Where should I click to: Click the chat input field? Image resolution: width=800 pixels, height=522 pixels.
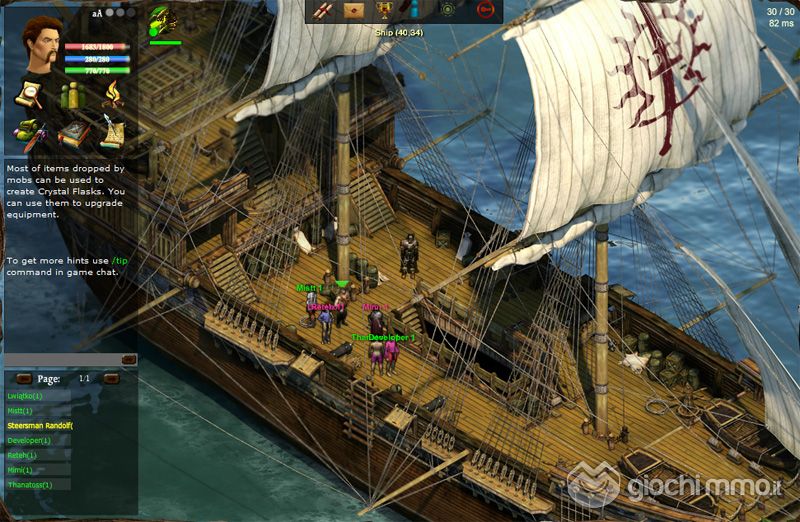point(62,359)
